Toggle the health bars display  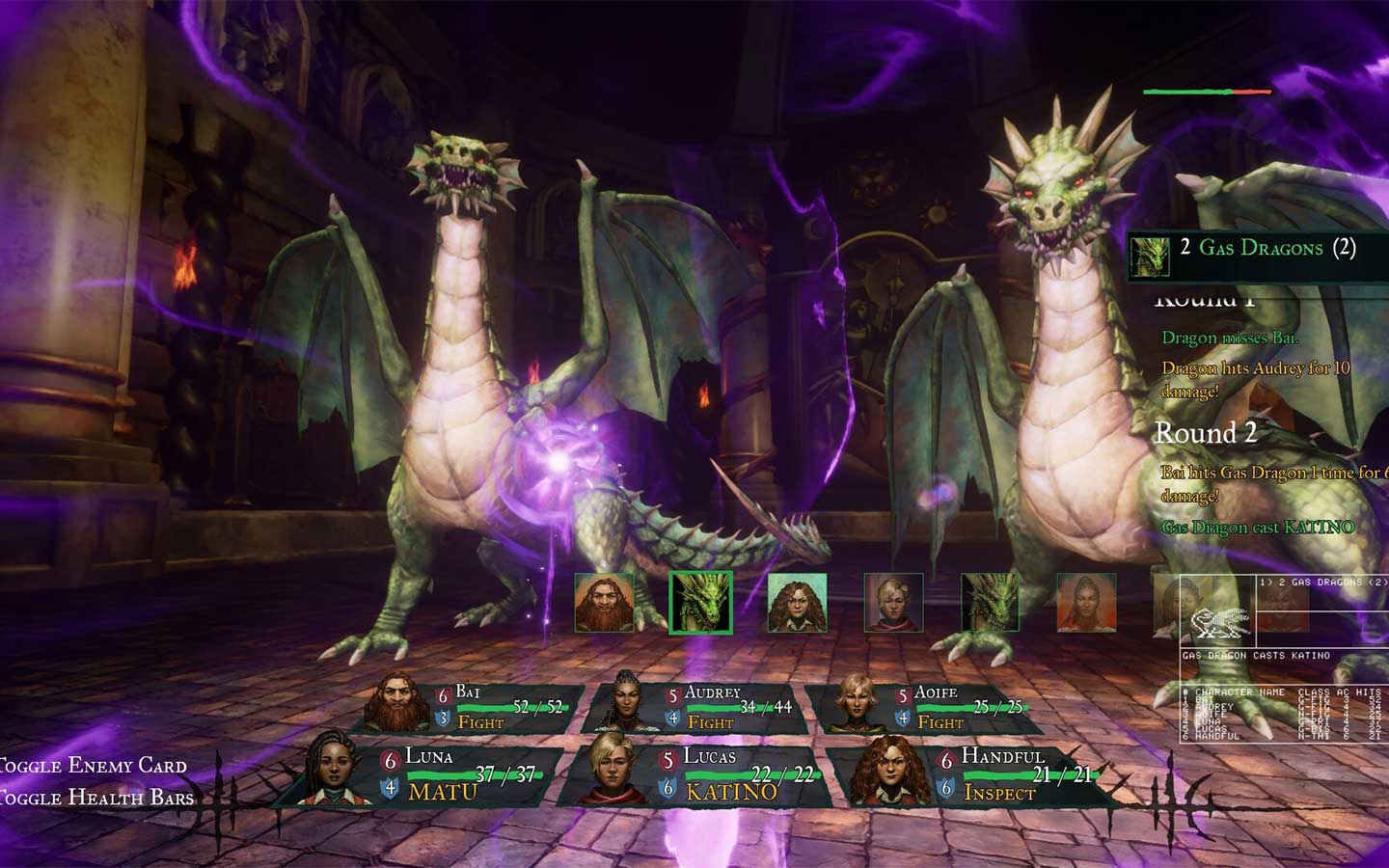[x=96, y=798]
